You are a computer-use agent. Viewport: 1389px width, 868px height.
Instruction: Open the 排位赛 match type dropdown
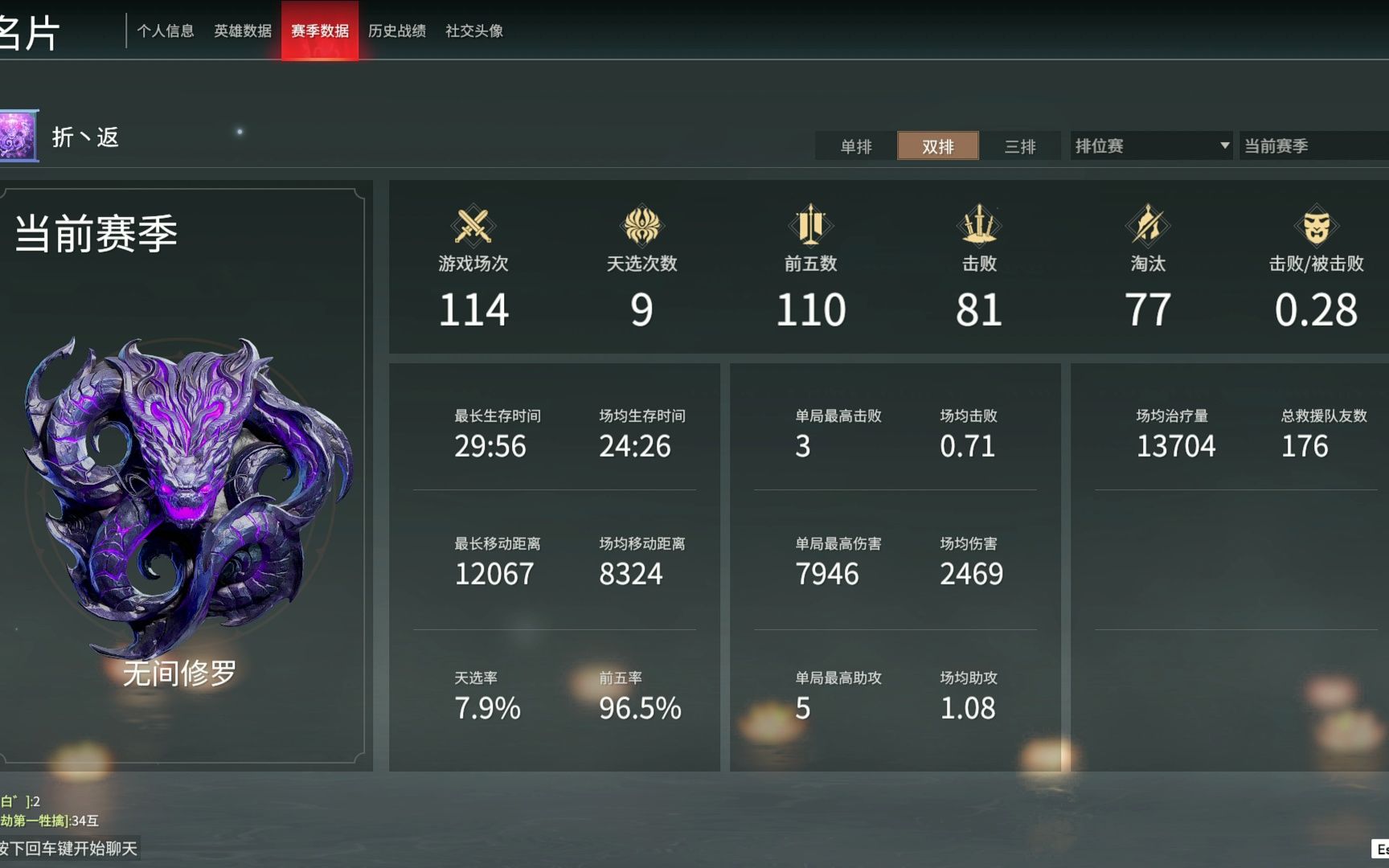point(1151,146)
